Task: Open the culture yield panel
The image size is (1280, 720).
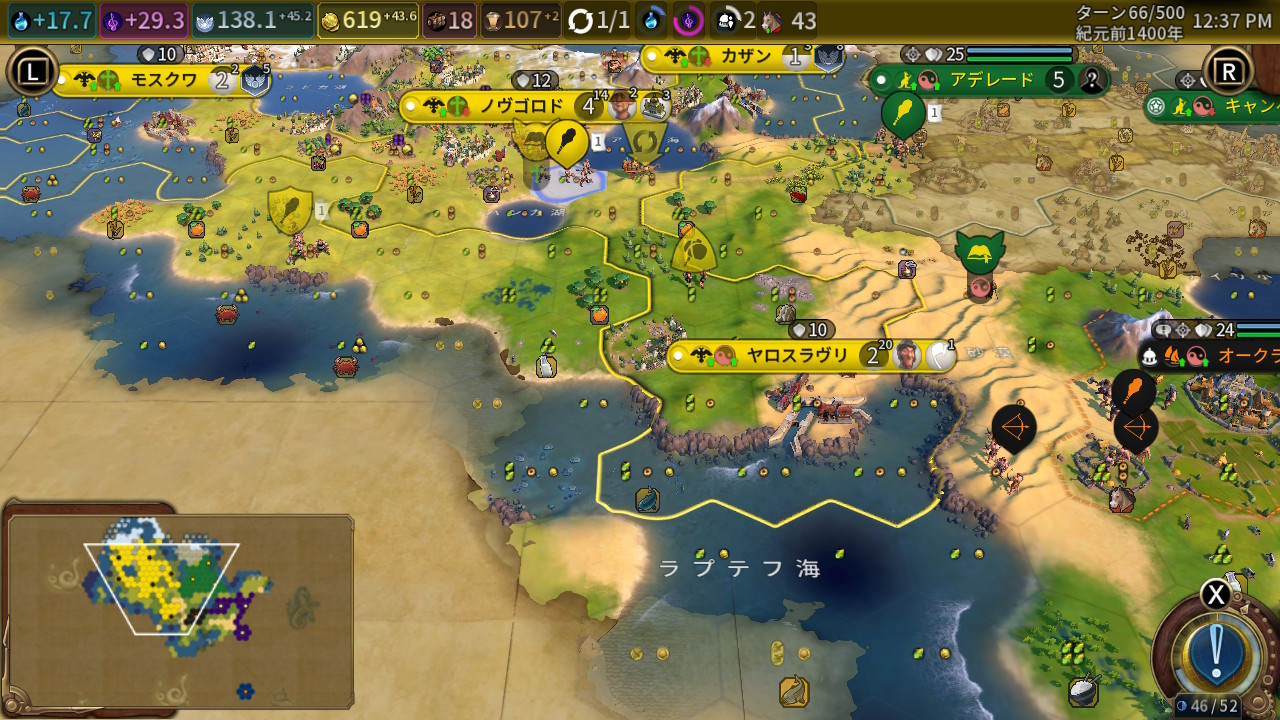Action: click(x=144, y=21)
